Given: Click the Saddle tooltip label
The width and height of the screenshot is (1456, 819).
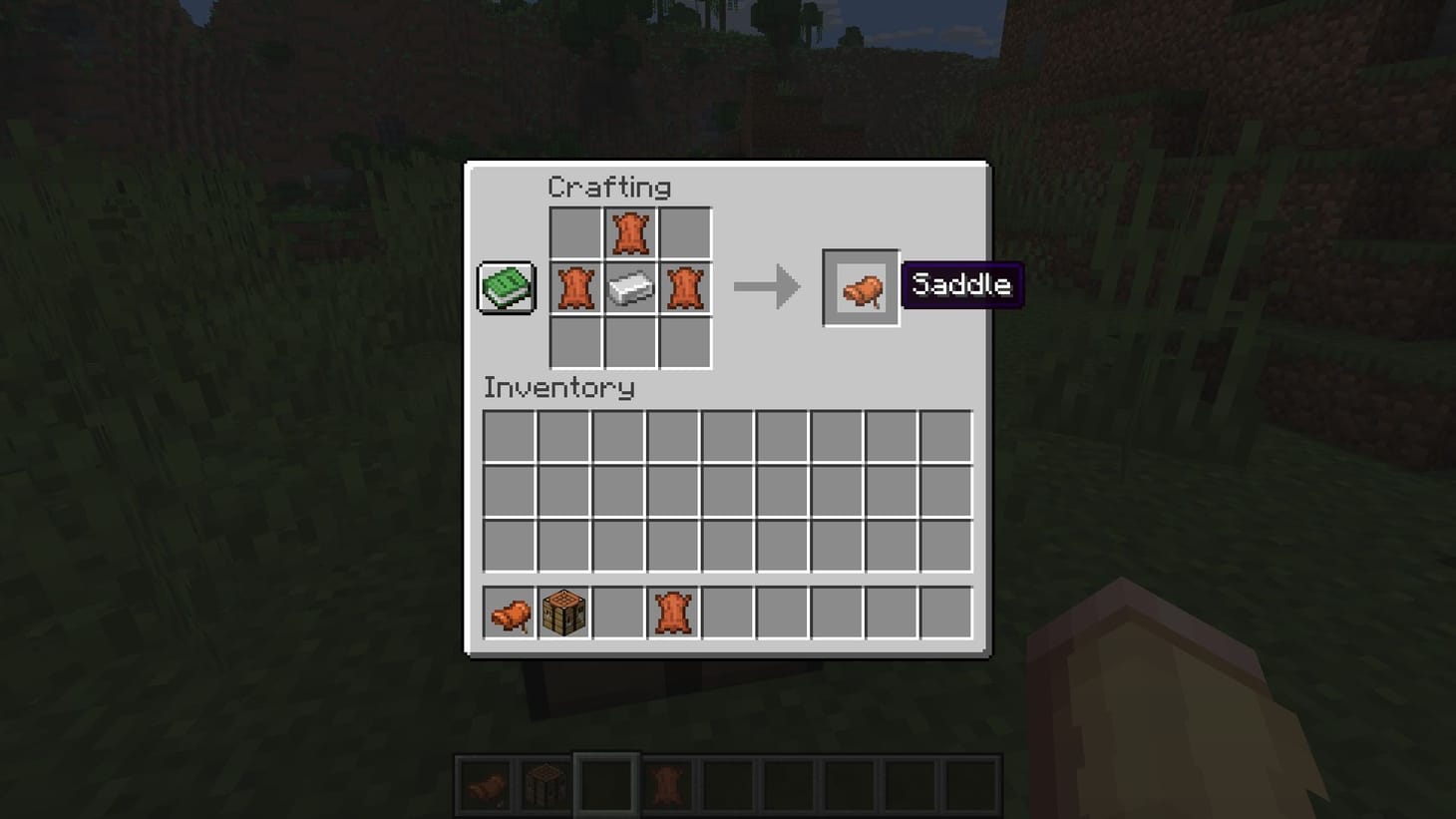Looking at the screenshot, I should 960,285.
